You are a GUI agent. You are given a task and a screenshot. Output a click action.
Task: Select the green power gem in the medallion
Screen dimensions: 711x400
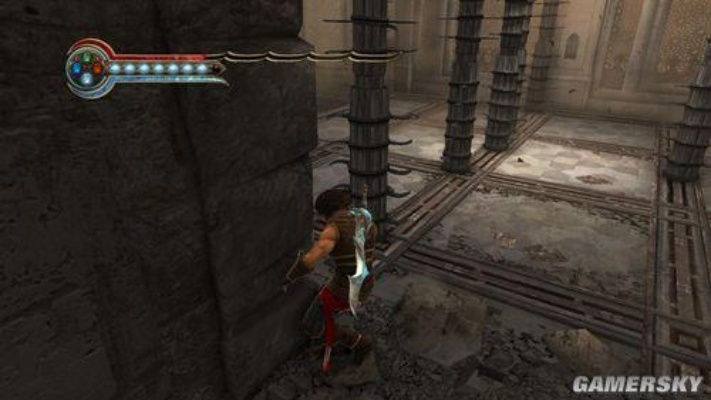click(87, 57)
